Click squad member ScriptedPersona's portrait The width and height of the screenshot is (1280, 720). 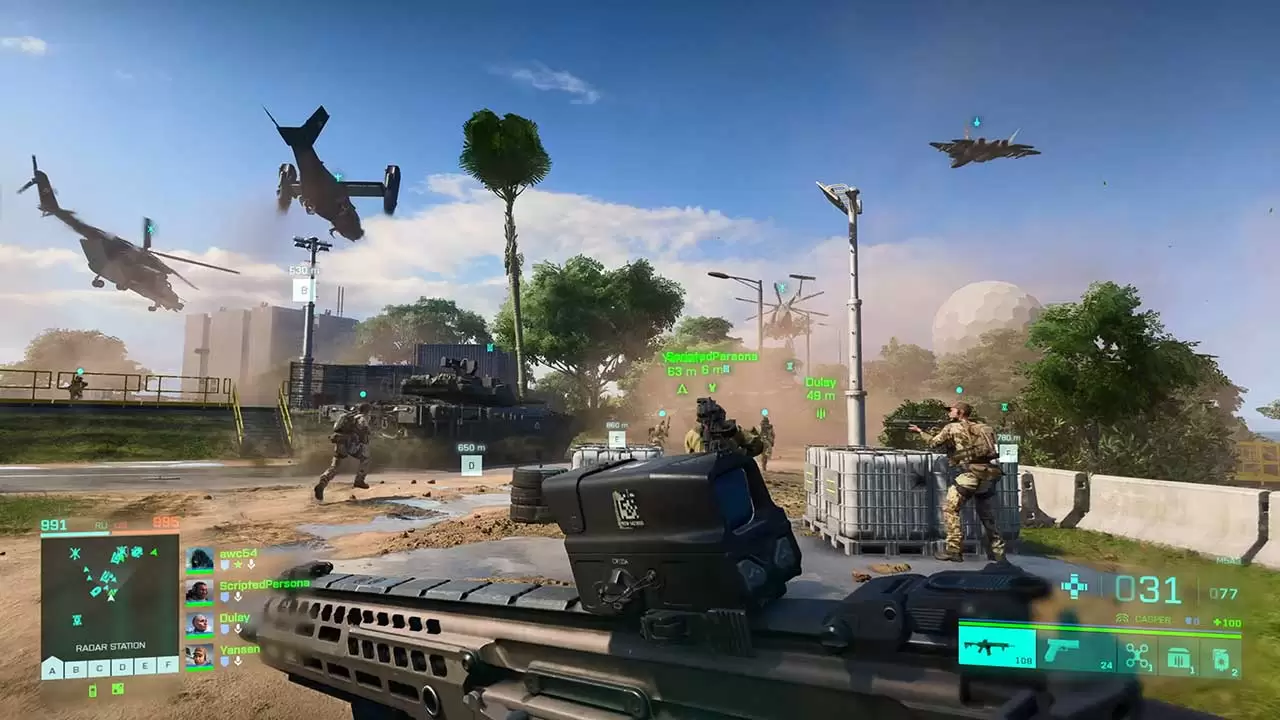tap(199, 592)
